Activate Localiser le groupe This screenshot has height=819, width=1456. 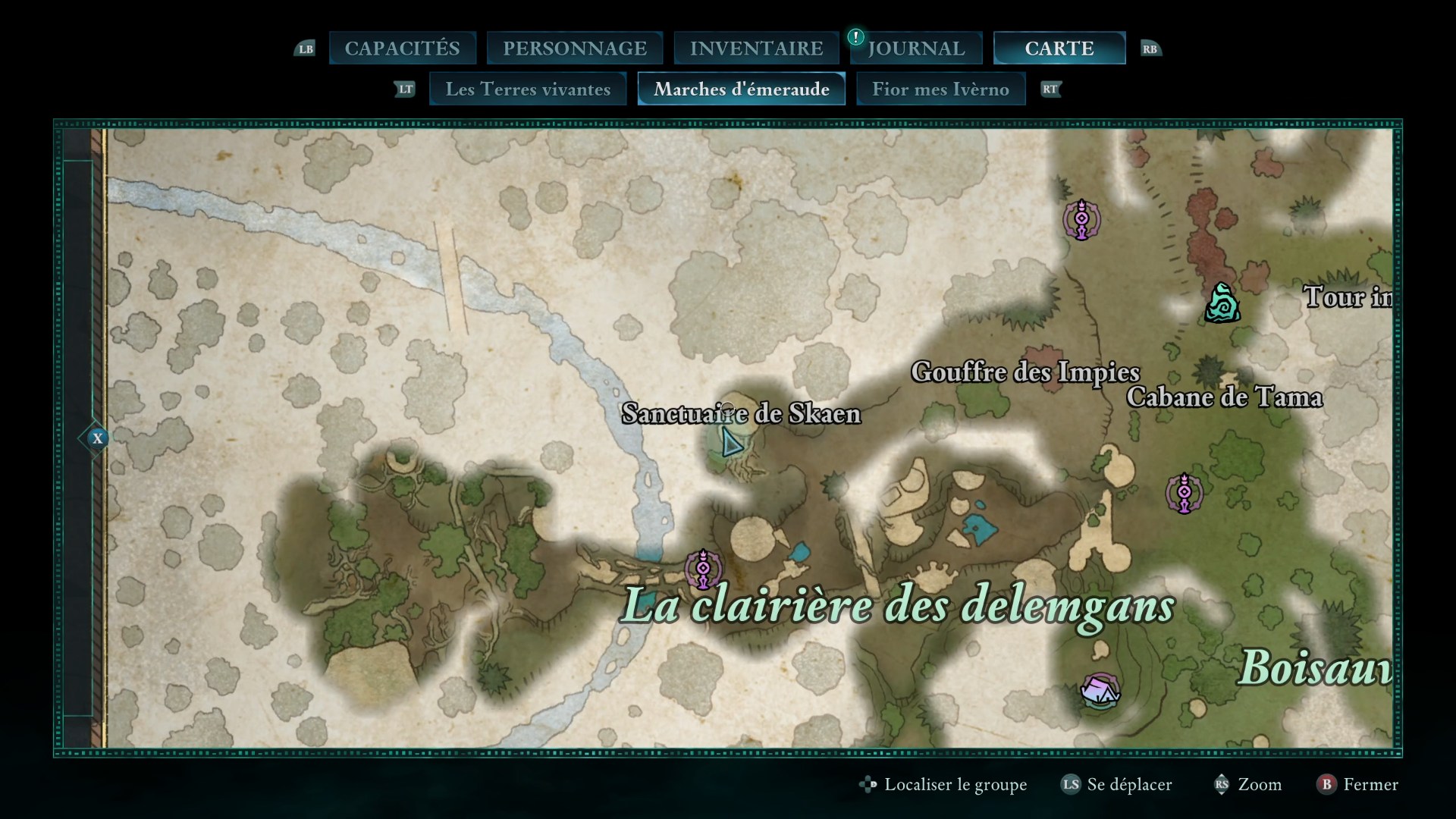[954, 785]
